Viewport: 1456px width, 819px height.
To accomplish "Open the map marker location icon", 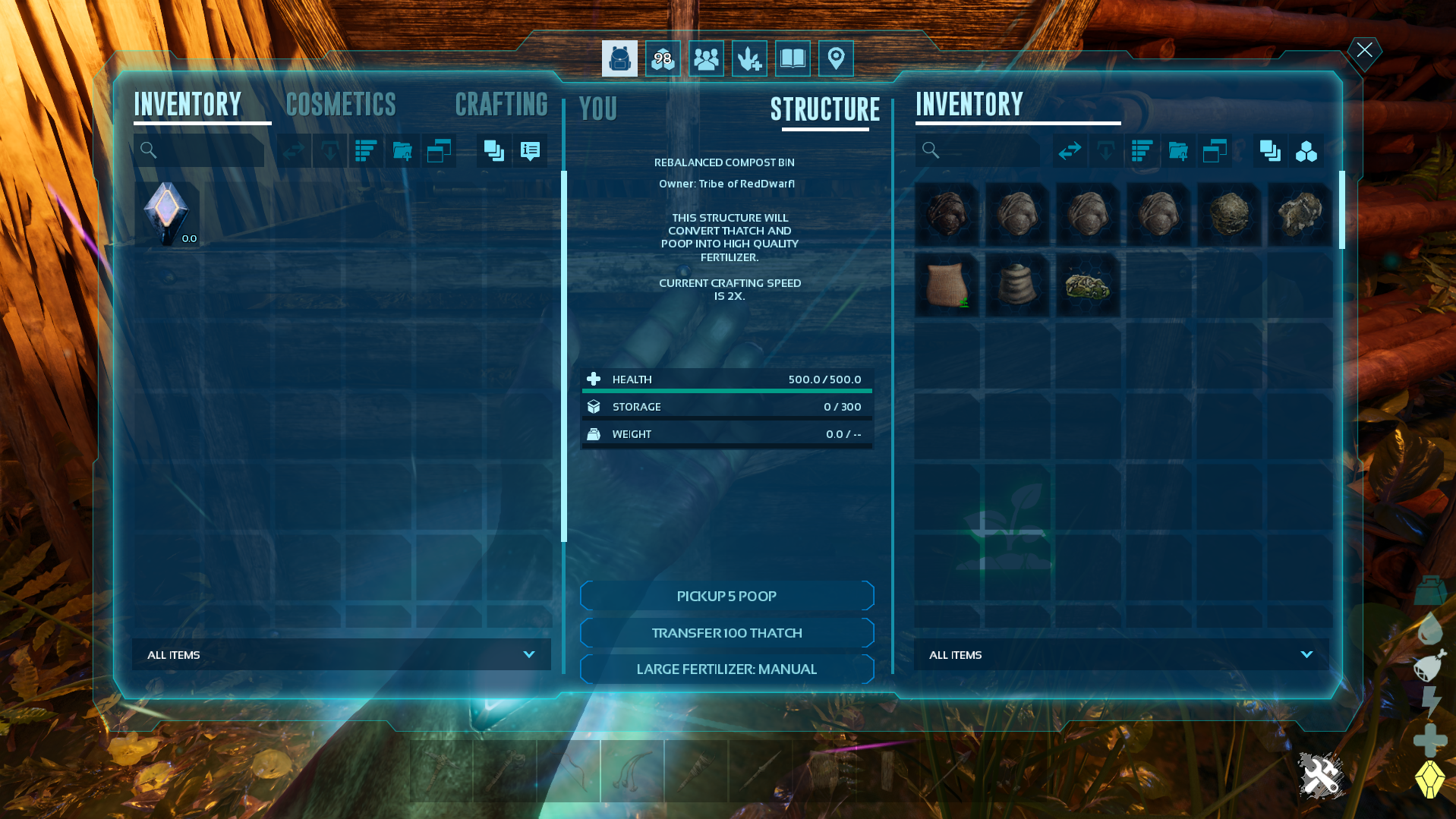I will pyautogui.click(x=836, y=58).
